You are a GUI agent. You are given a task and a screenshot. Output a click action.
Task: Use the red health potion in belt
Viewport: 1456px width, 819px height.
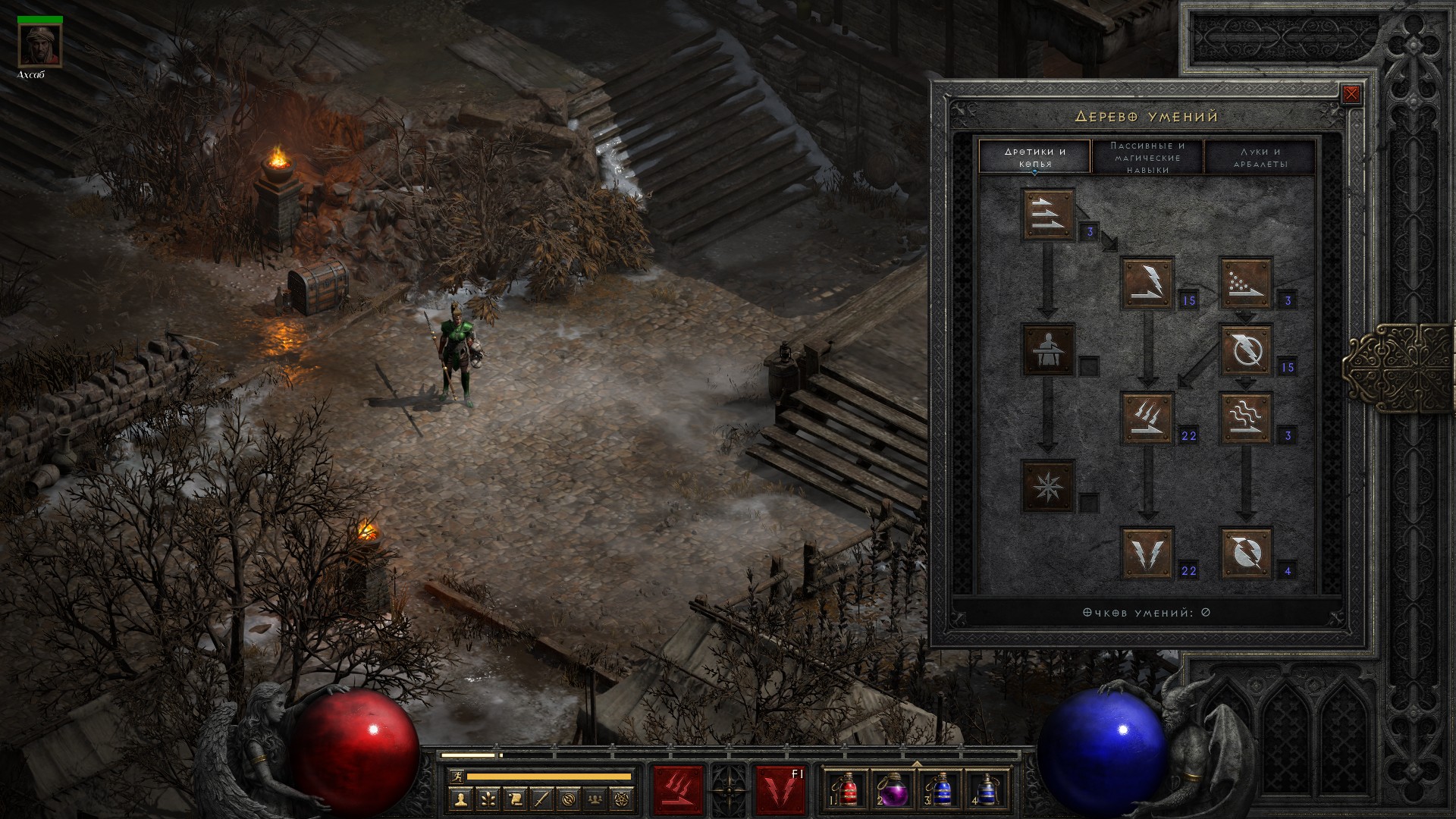pyautogui.click(x=848, y=789)
